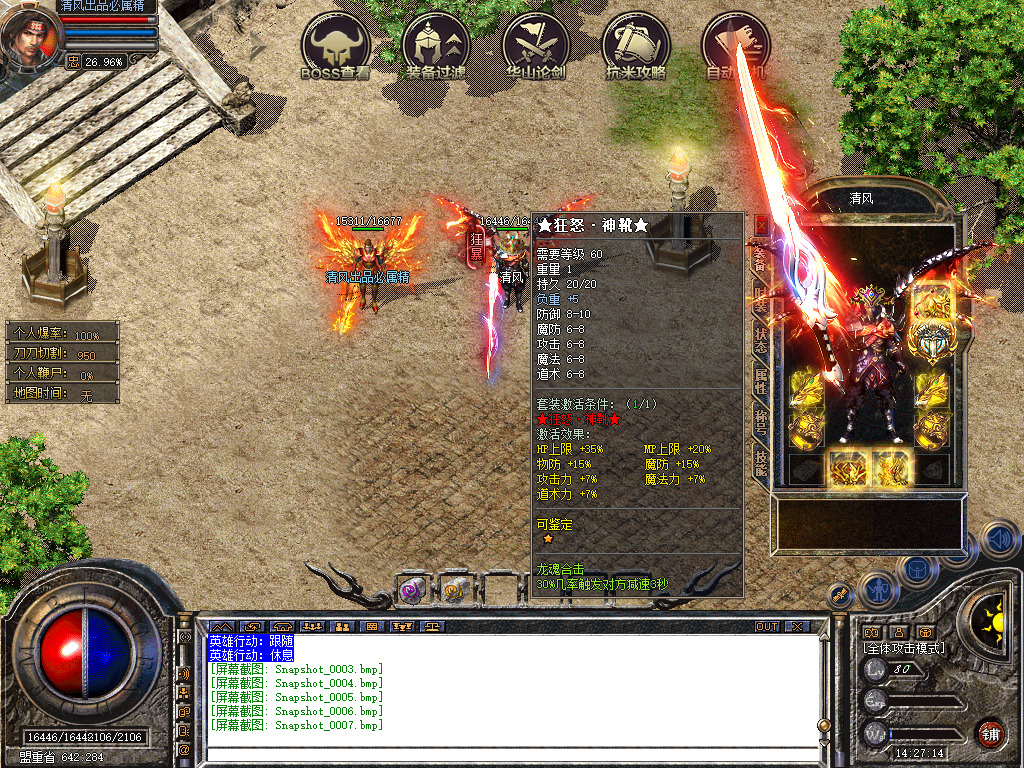Screen dimensions: 1024x768
Task: Use the purple swirl item in hotbar
Action: click(x=412, y=591)
